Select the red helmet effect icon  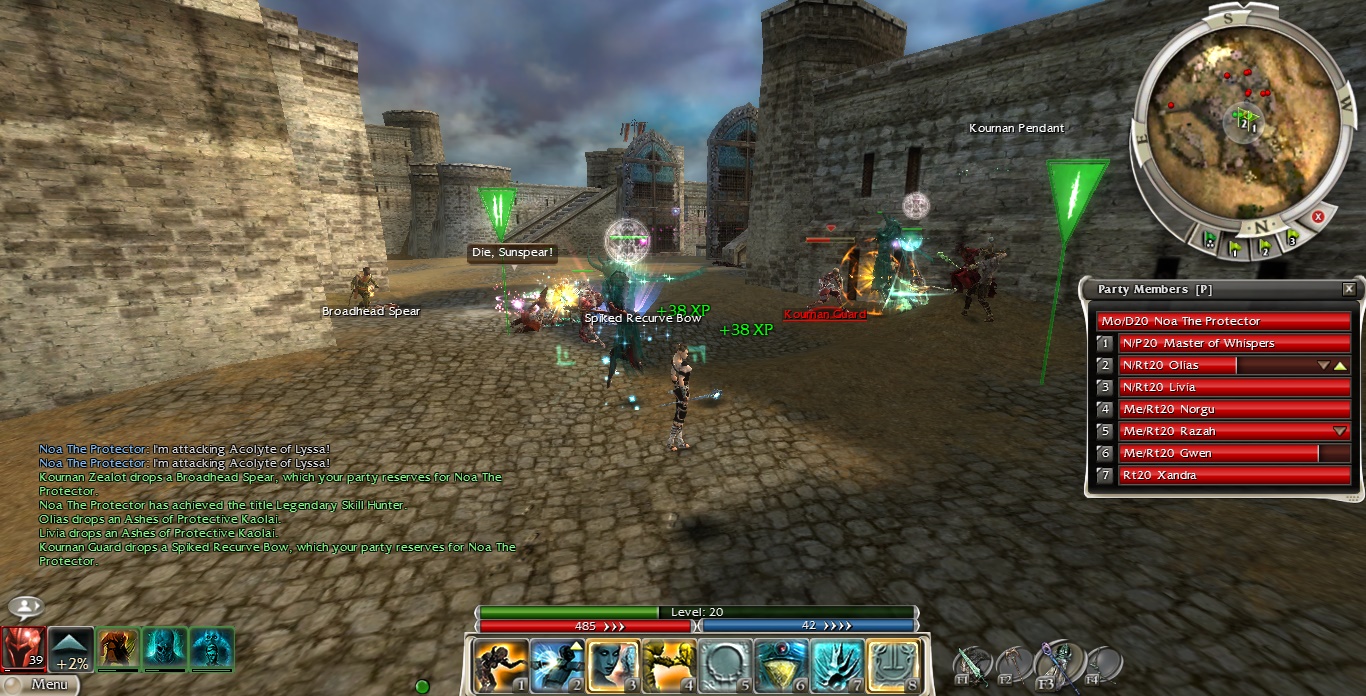pyautogui.click(x=22, y=648)
